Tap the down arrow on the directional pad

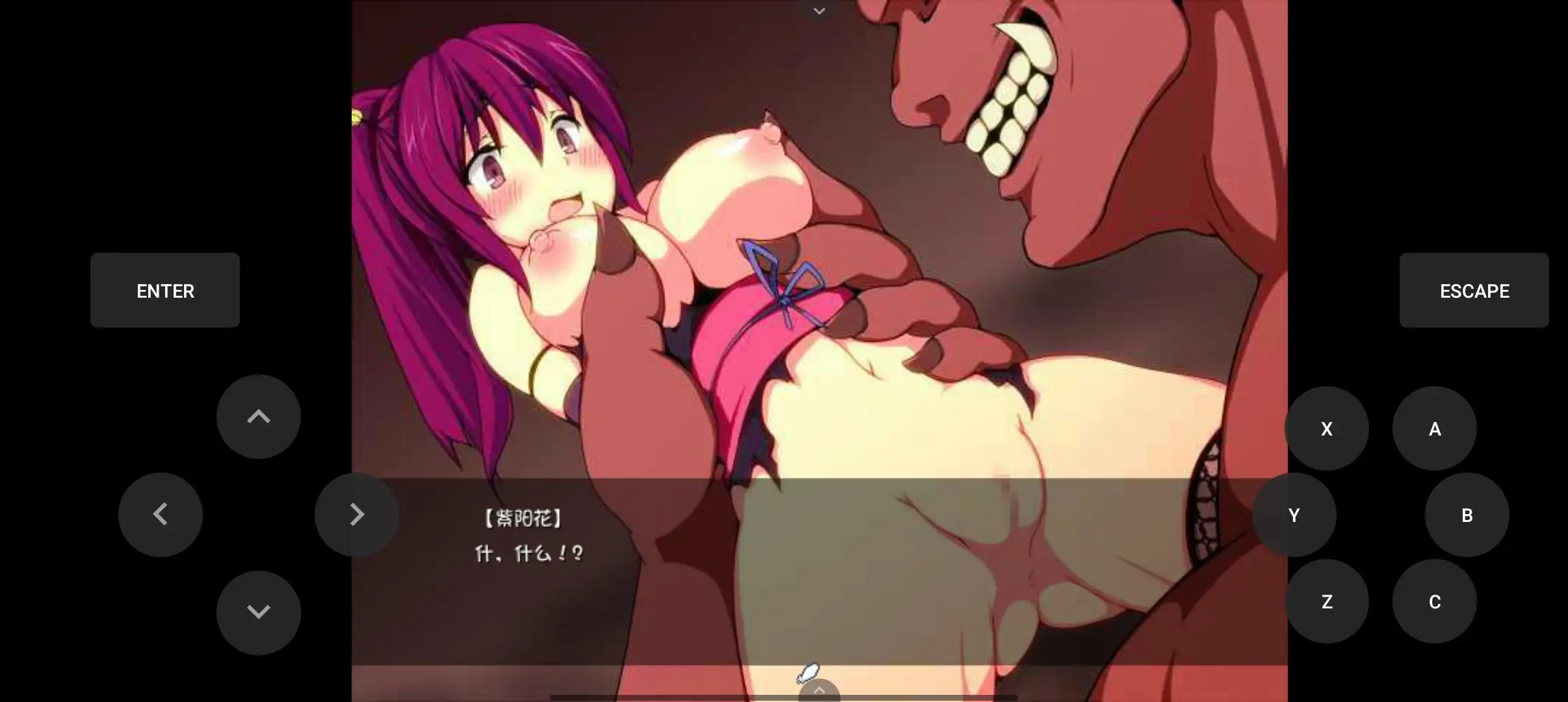point(257,611)
